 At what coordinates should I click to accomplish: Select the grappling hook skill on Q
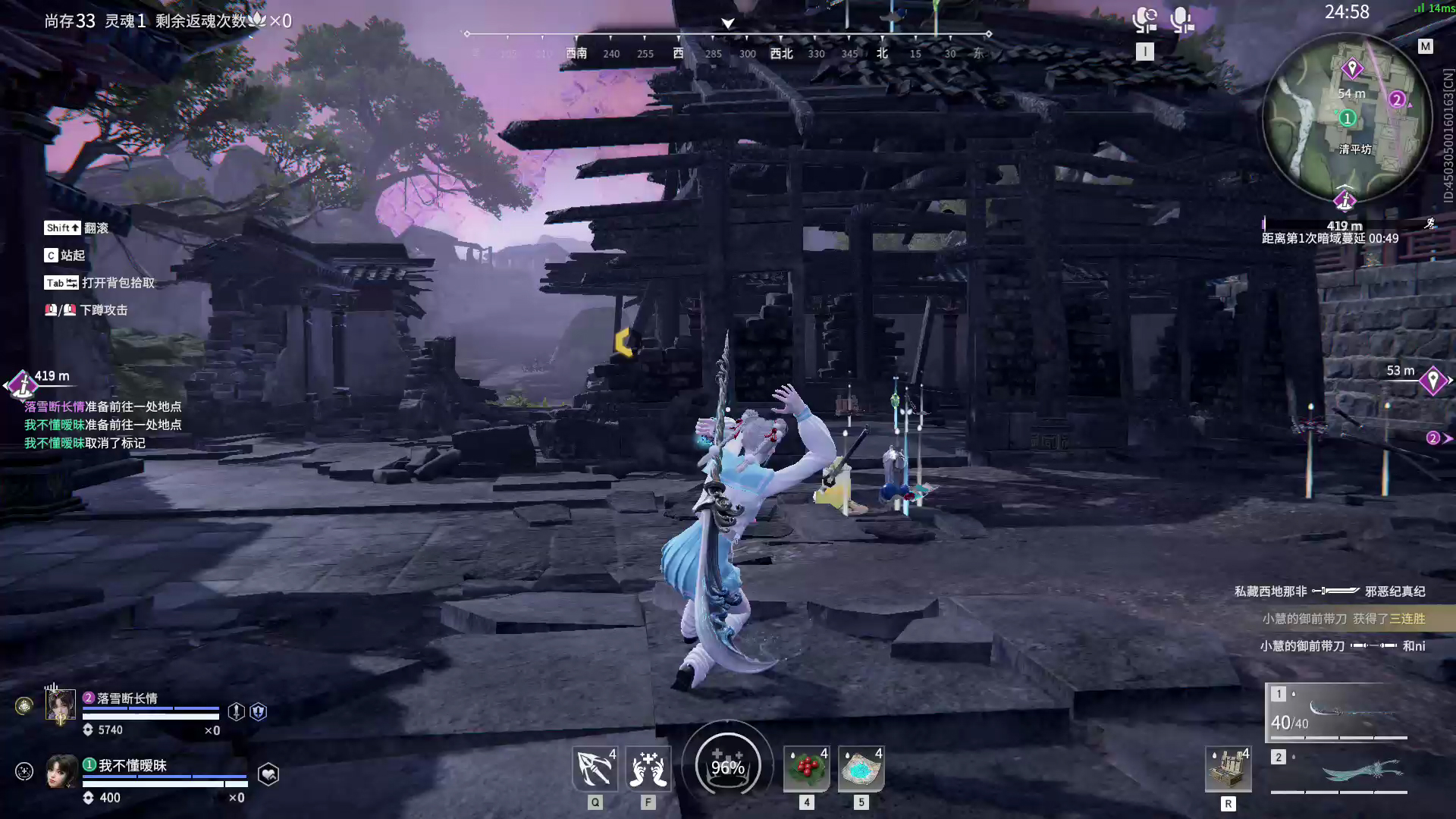[595, 770]
